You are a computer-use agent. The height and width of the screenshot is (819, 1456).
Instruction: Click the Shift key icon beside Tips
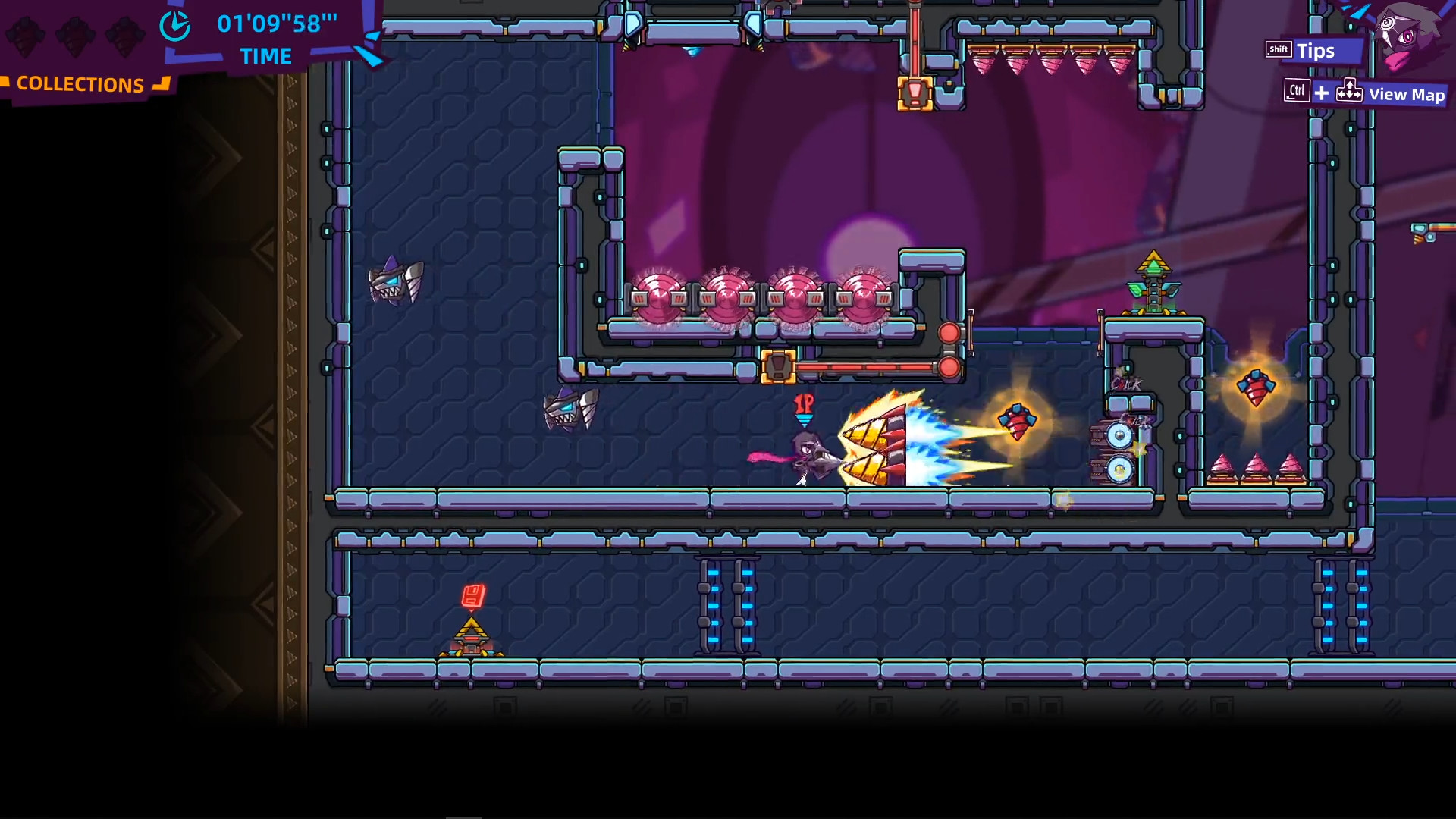[1277, 49]
